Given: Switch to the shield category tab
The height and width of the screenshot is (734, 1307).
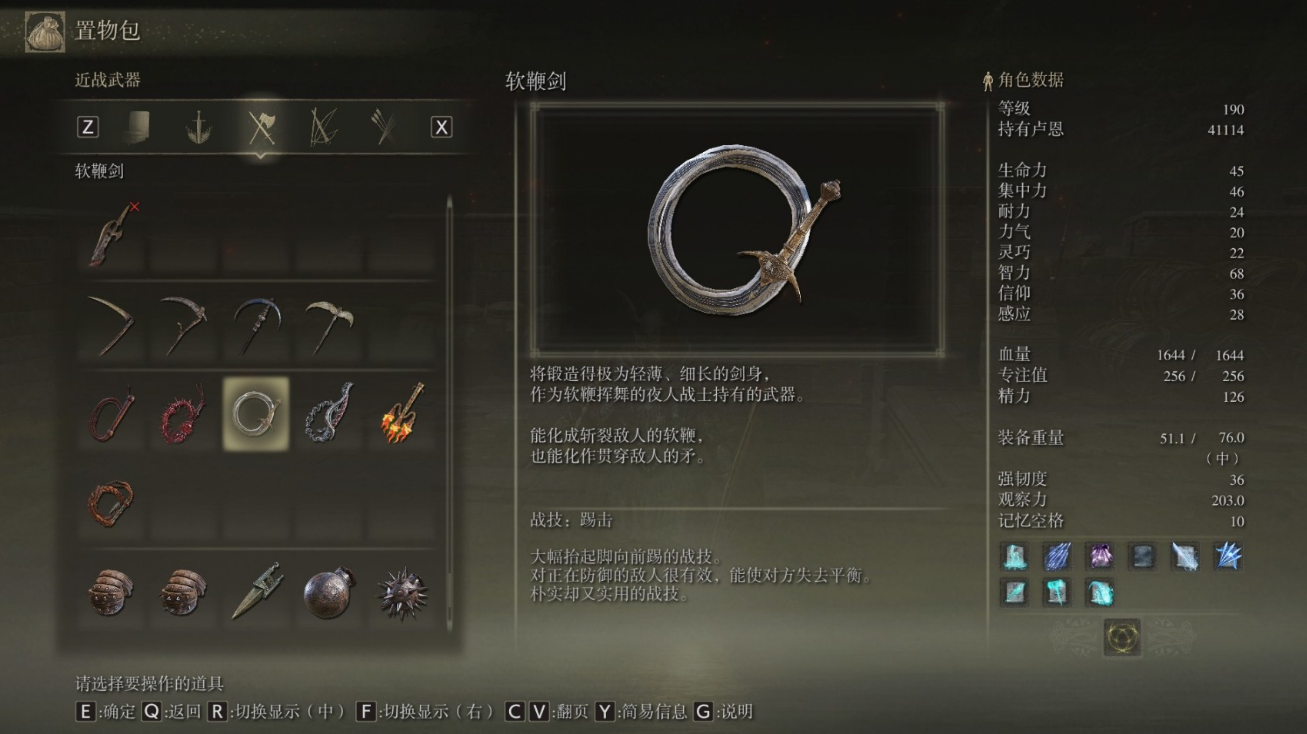Looking at the screenshot, I should coord(138,127).
